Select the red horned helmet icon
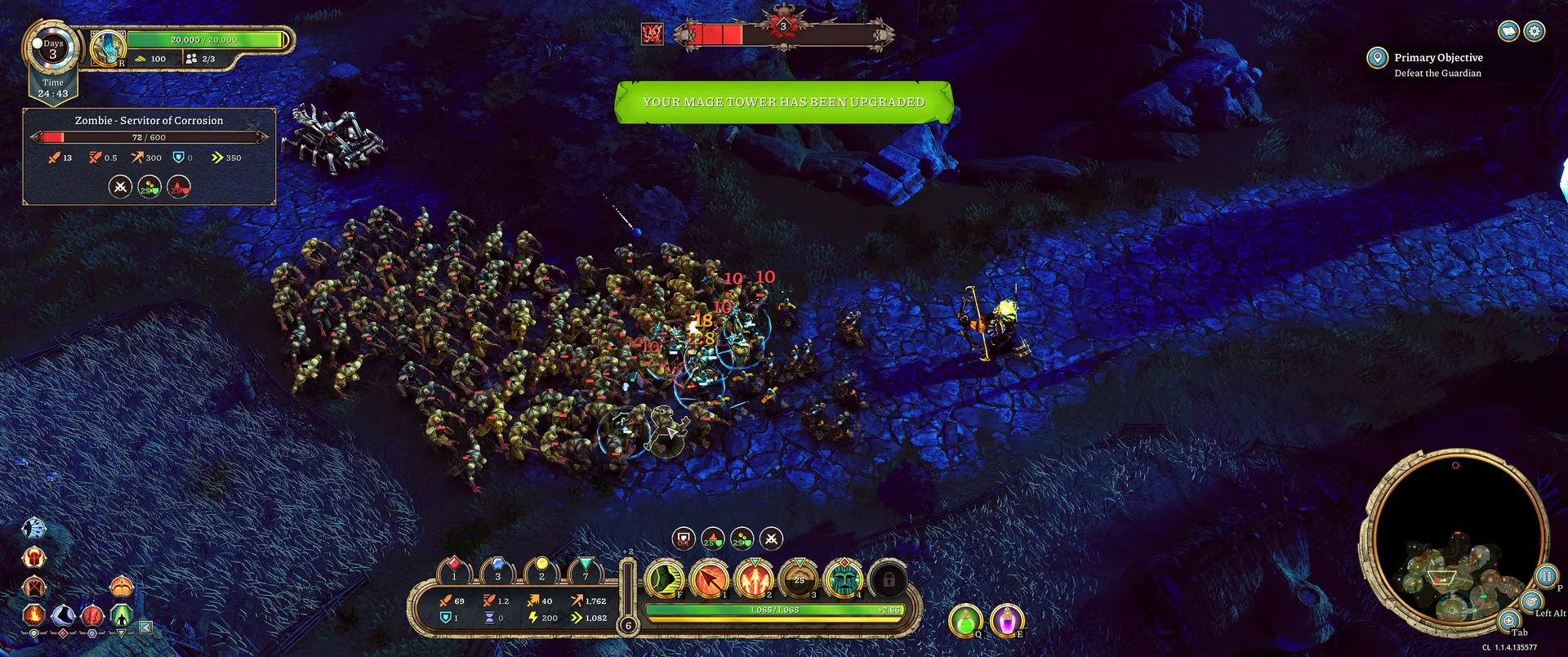Image resolution: width=1568 pixels, height=657 pixels. [x=34, y=558]
